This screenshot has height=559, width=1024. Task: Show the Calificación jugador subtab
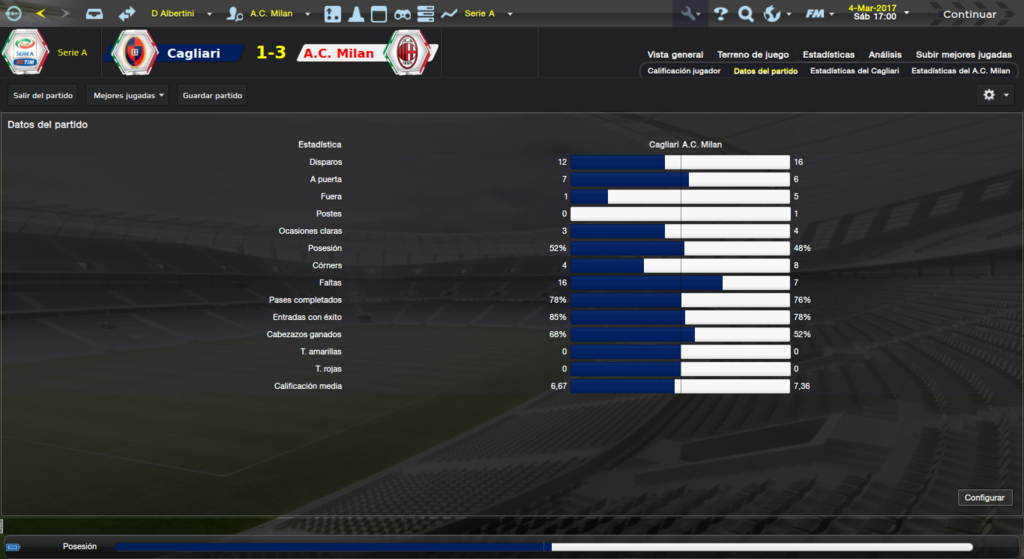click(x=684, y=71)
